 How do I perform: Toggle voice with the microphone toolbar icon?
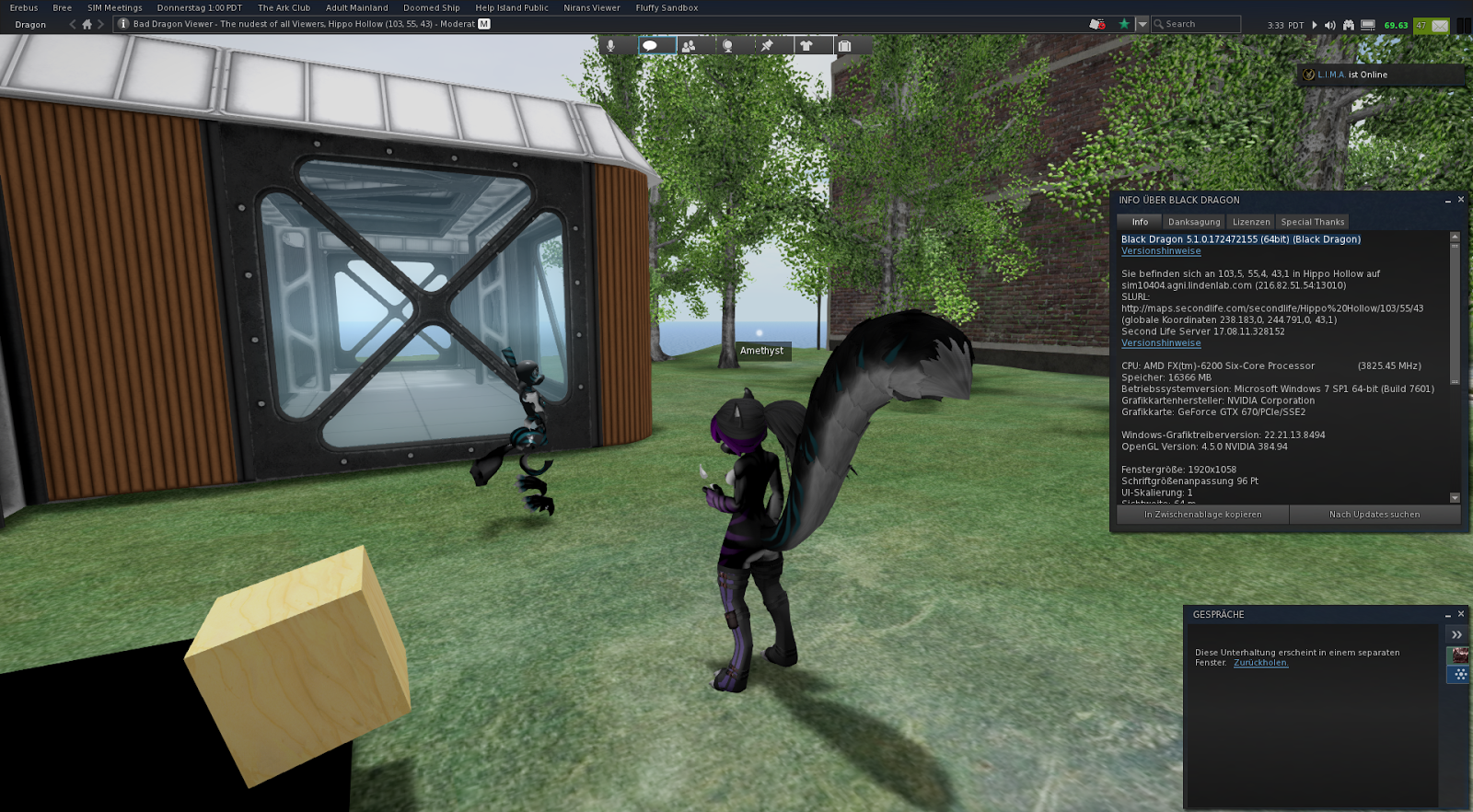610,45
